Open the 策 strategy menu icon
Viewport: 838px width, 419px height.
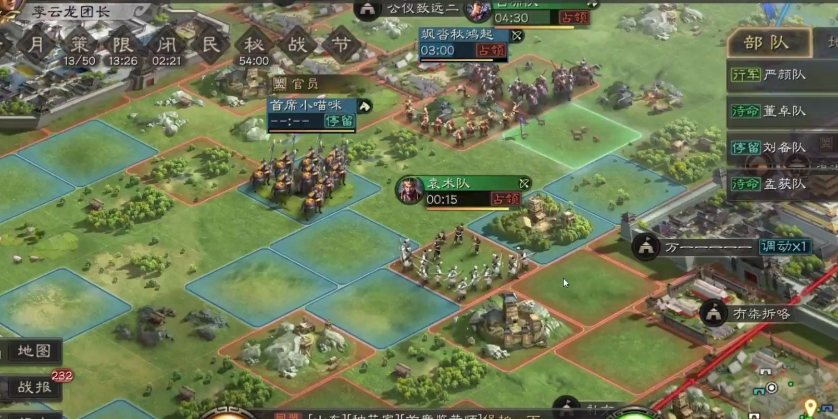(79, 45)
